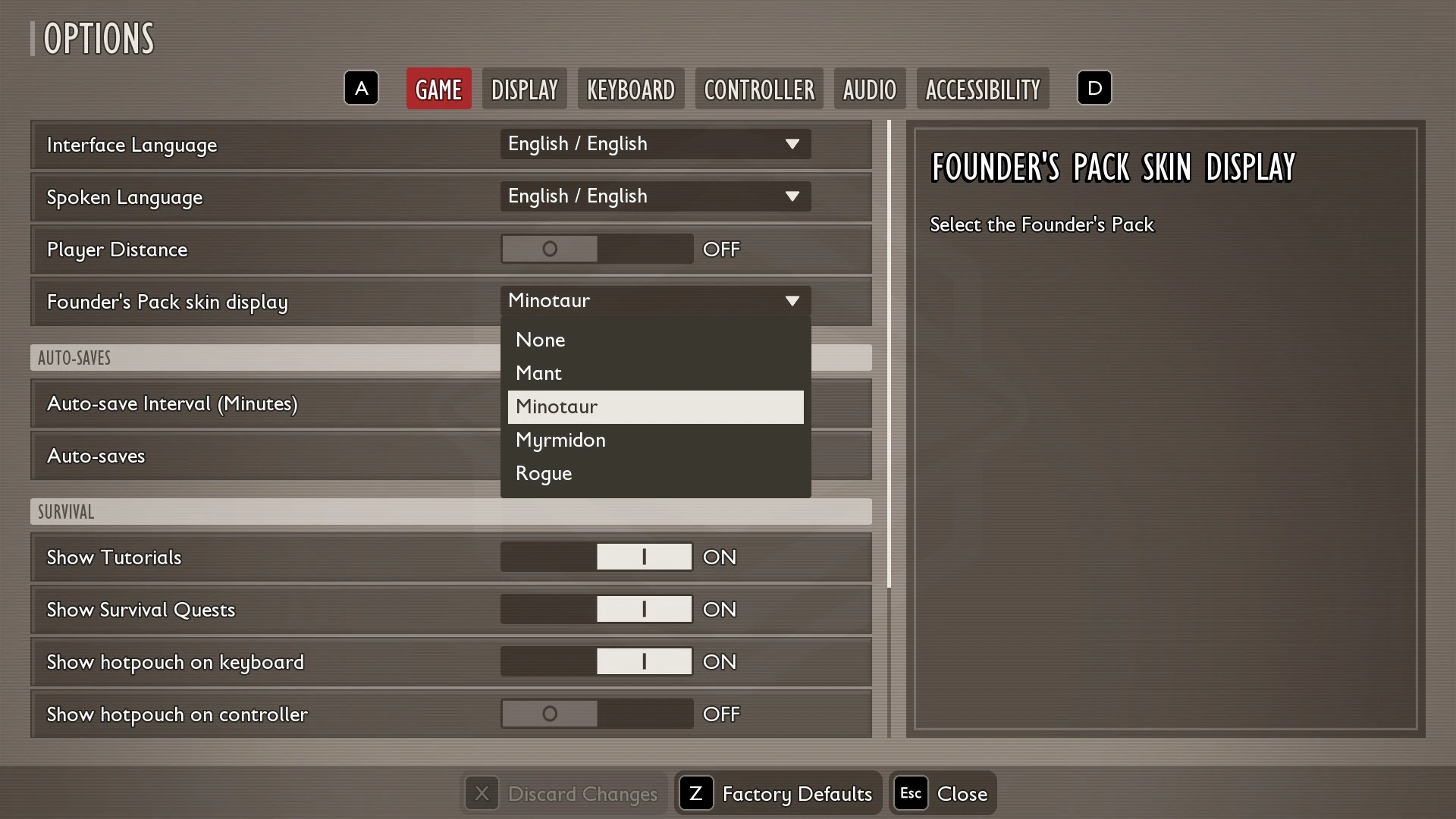This screenshot has width=1456, height=819.
Task: Switch to the DISPLAY tab
Action: pos(524,89)
